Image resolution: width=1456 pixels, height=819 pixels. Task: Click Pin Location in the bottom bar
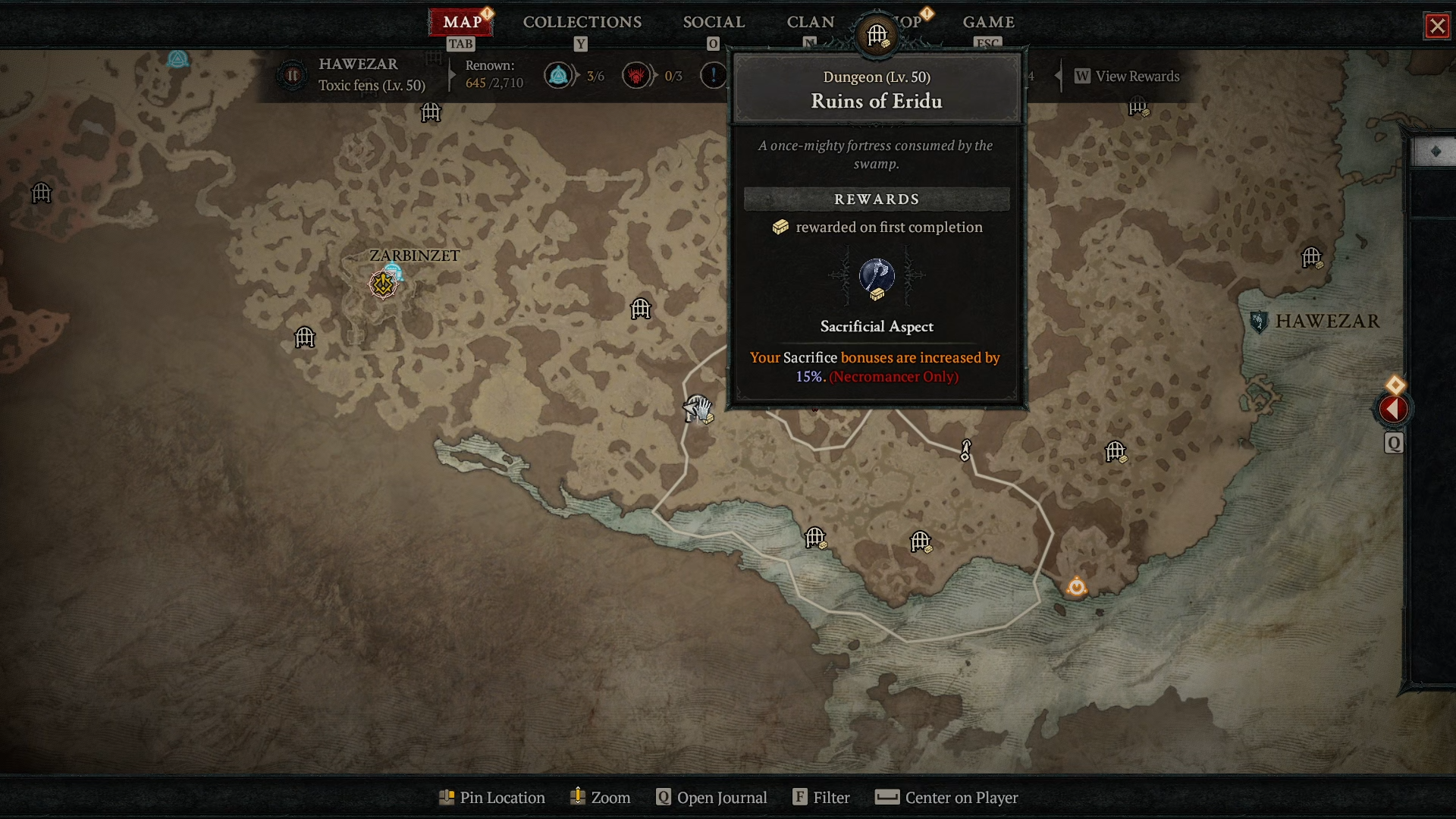(492, 798)
